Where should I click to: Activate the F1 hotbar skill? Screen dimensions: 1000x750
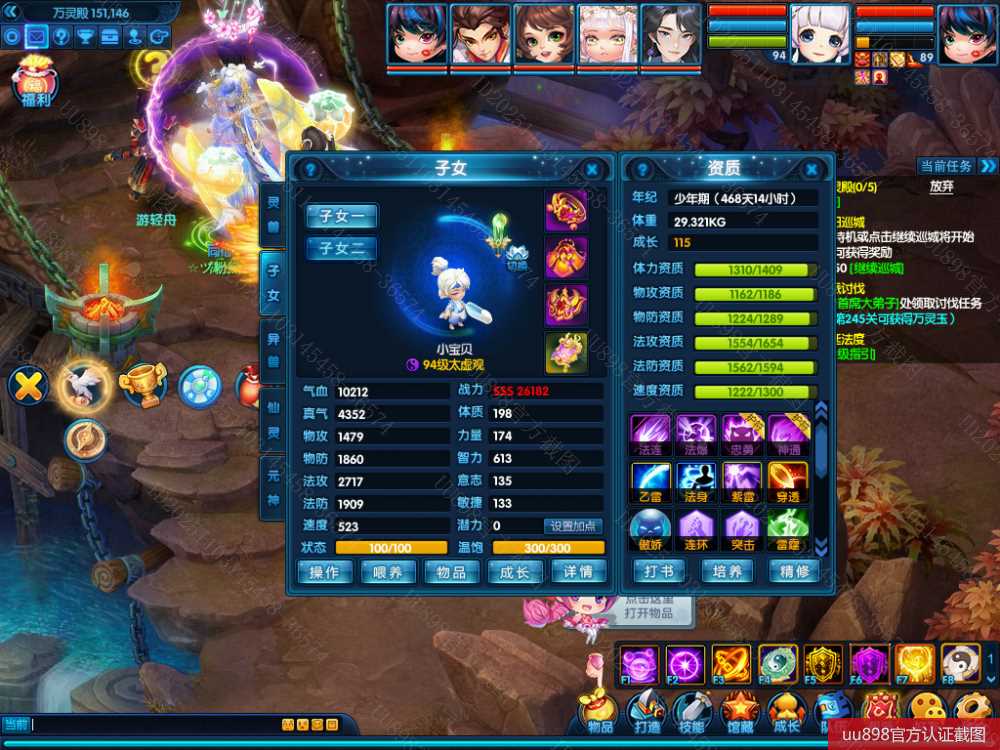638,664
